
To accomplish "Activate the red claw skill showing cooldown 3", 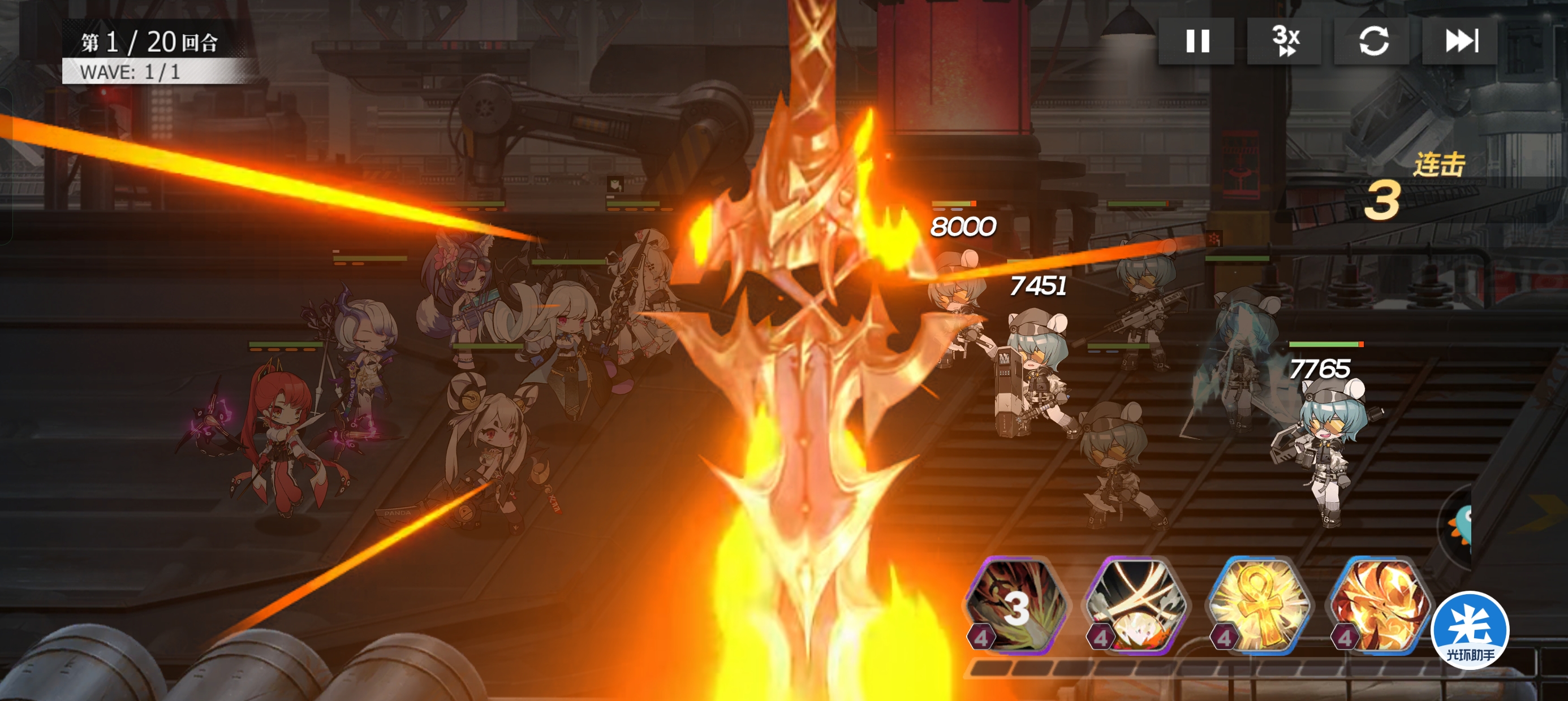I will pyautogui.click(x=1016, y=605).
